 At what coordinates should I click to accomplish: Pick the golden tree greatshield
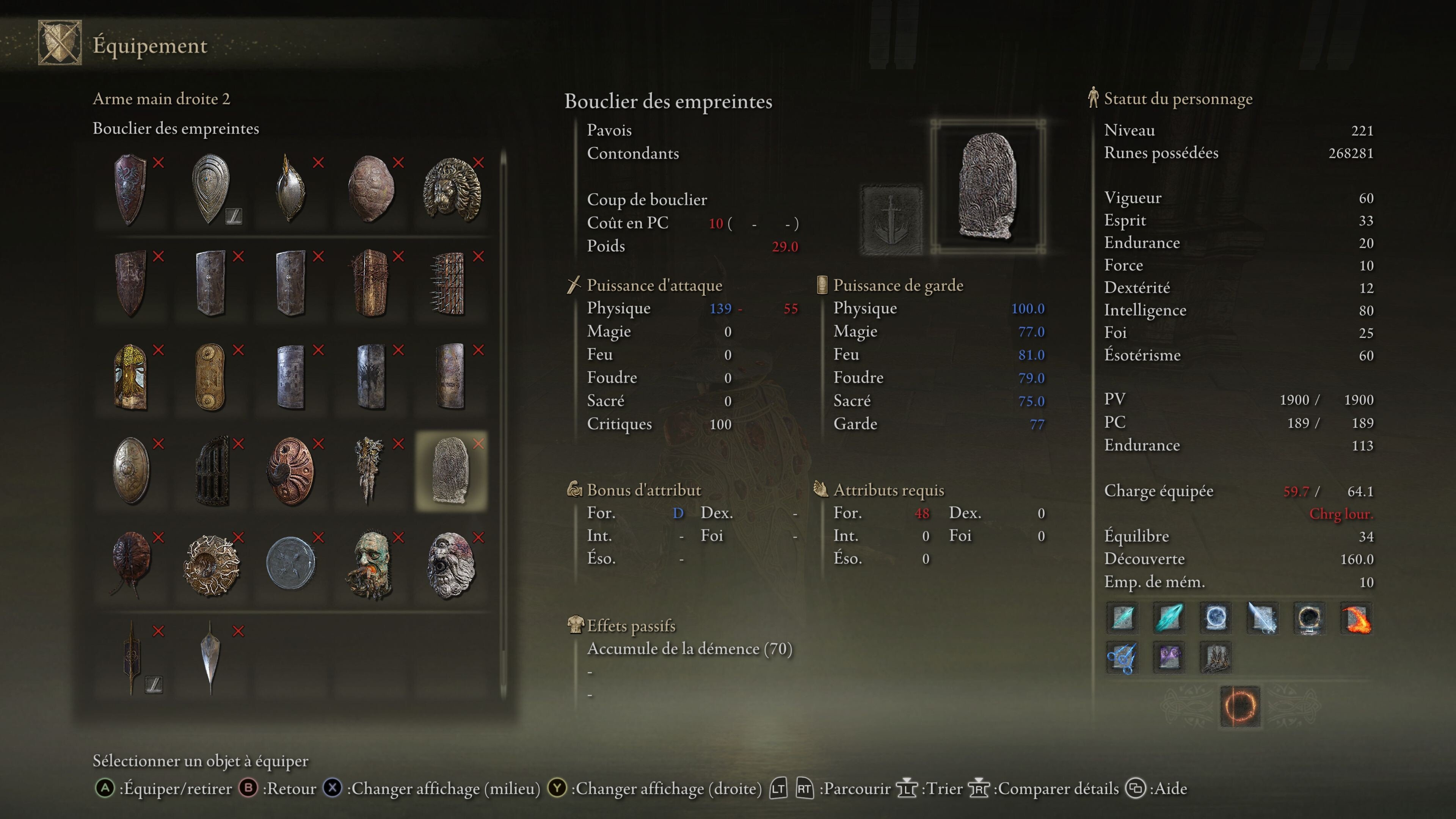click(x=130, y=377)
